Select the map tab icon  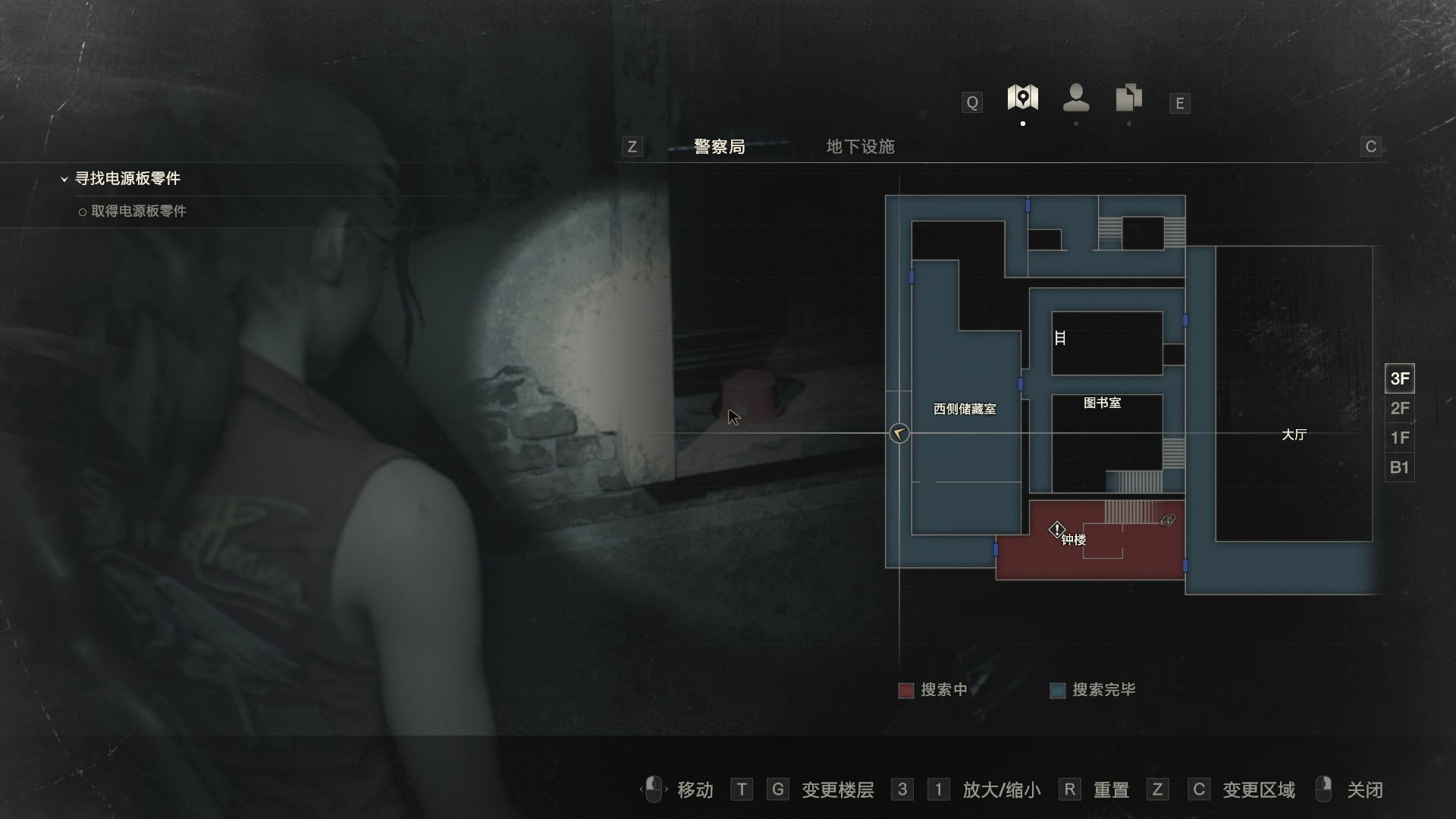coord(1022,98)
